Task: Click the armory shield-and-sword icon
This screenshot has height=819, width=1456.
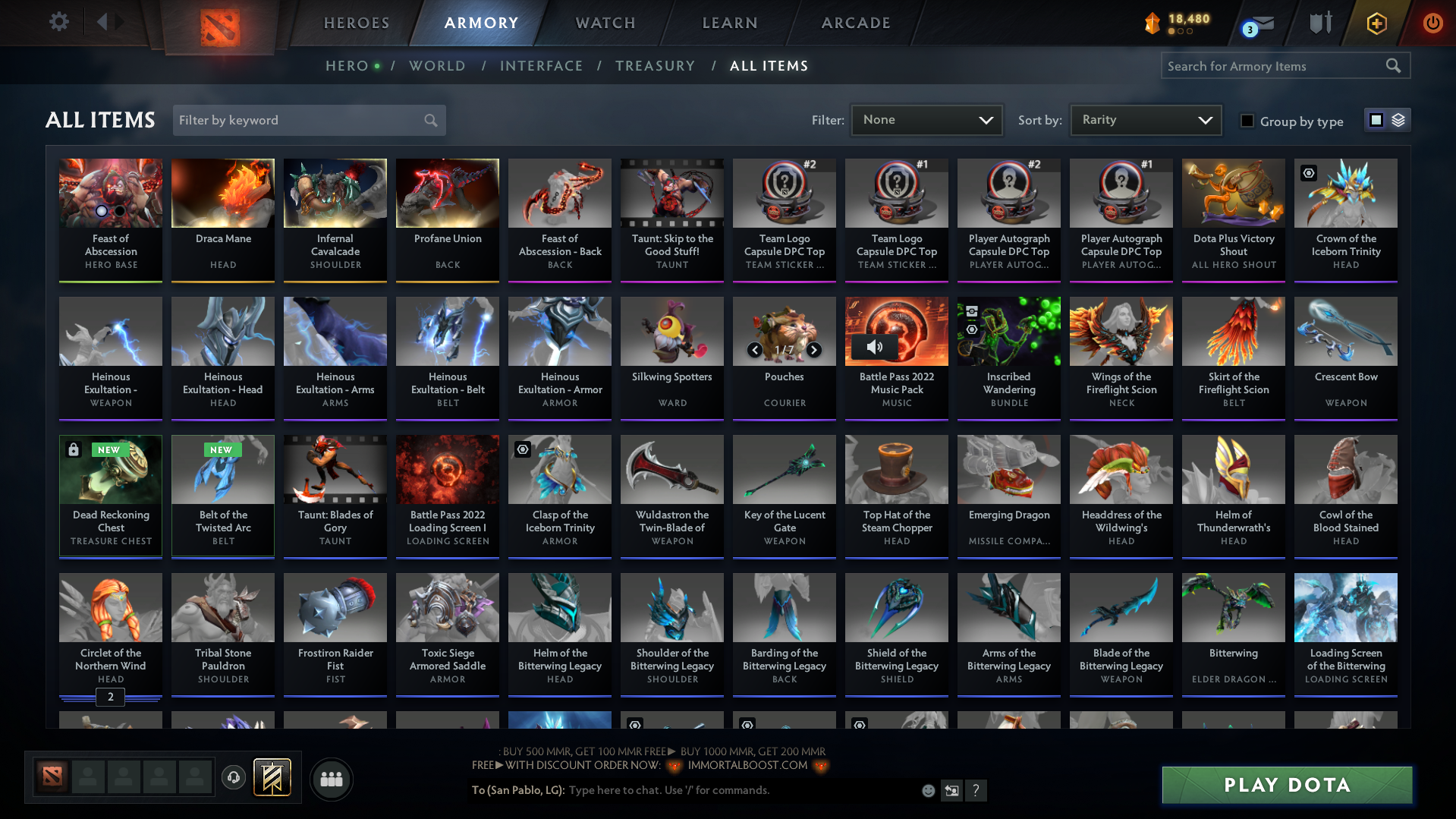Action: (x=1319, y=23)
